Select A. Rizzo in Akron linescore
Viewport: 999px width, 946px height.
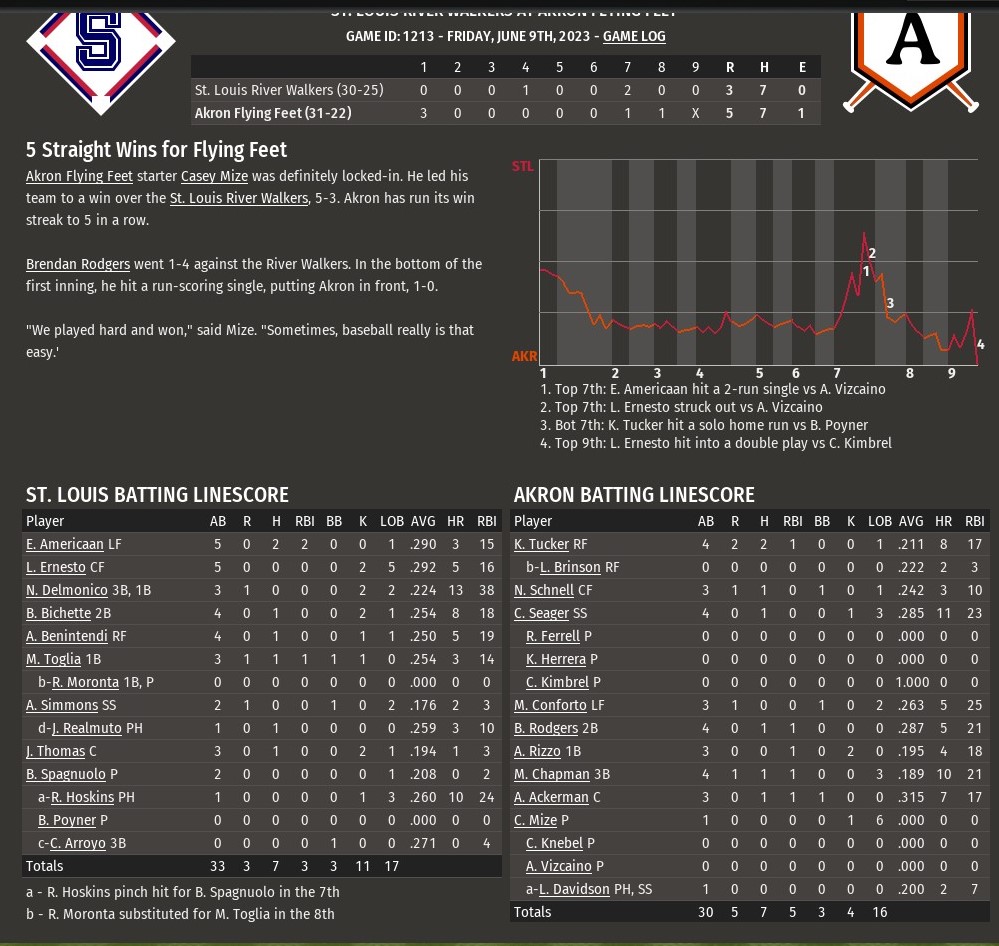537,751
